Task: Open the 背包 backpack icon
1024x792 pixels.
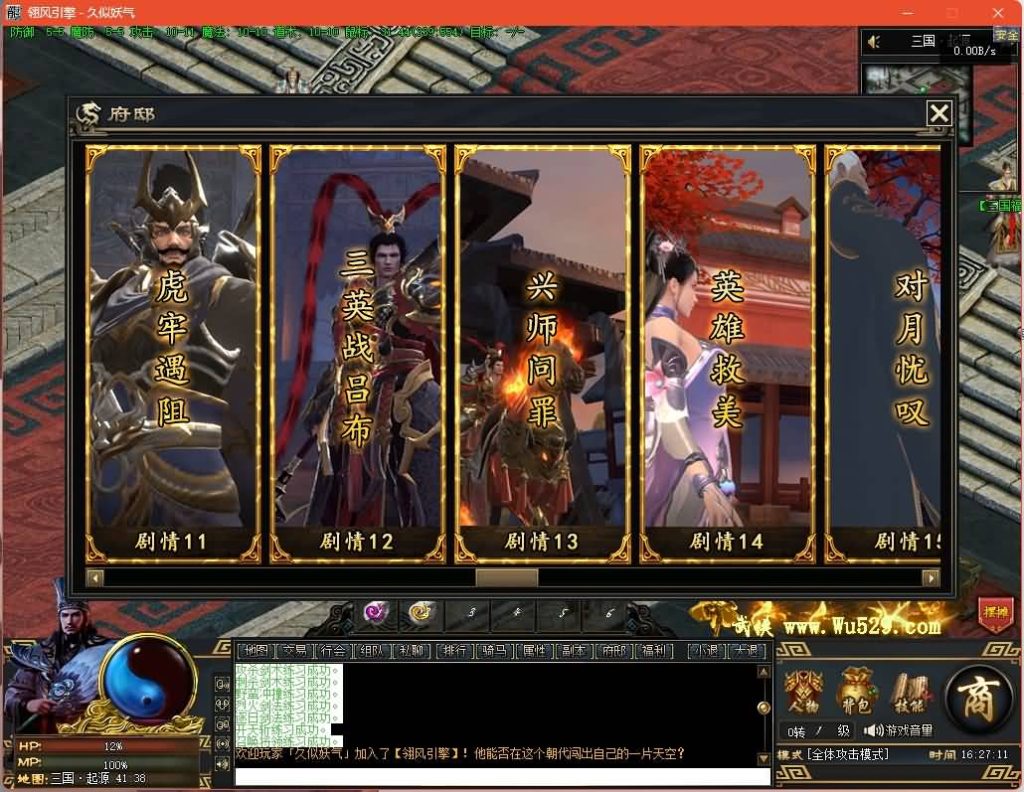Action: pos(854,692)
